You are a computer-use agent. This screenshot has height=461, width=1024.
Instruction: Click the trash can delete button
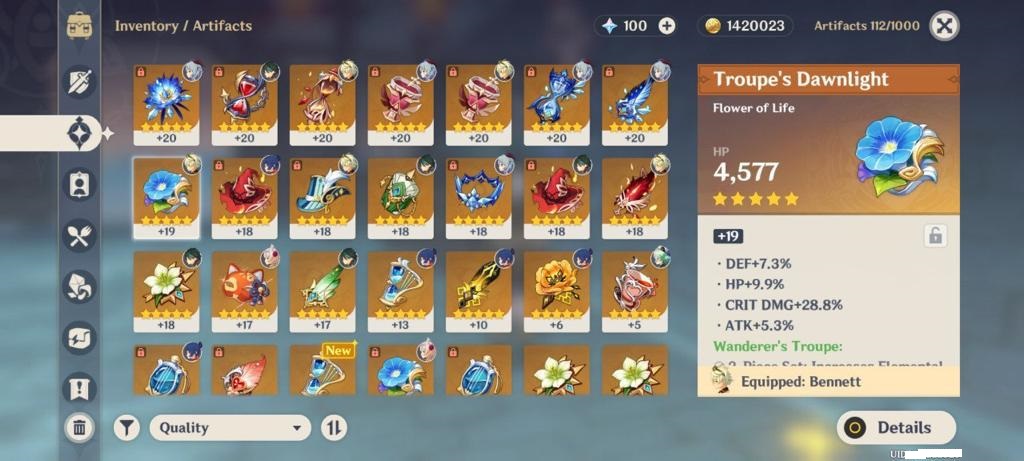click(79, 428)
